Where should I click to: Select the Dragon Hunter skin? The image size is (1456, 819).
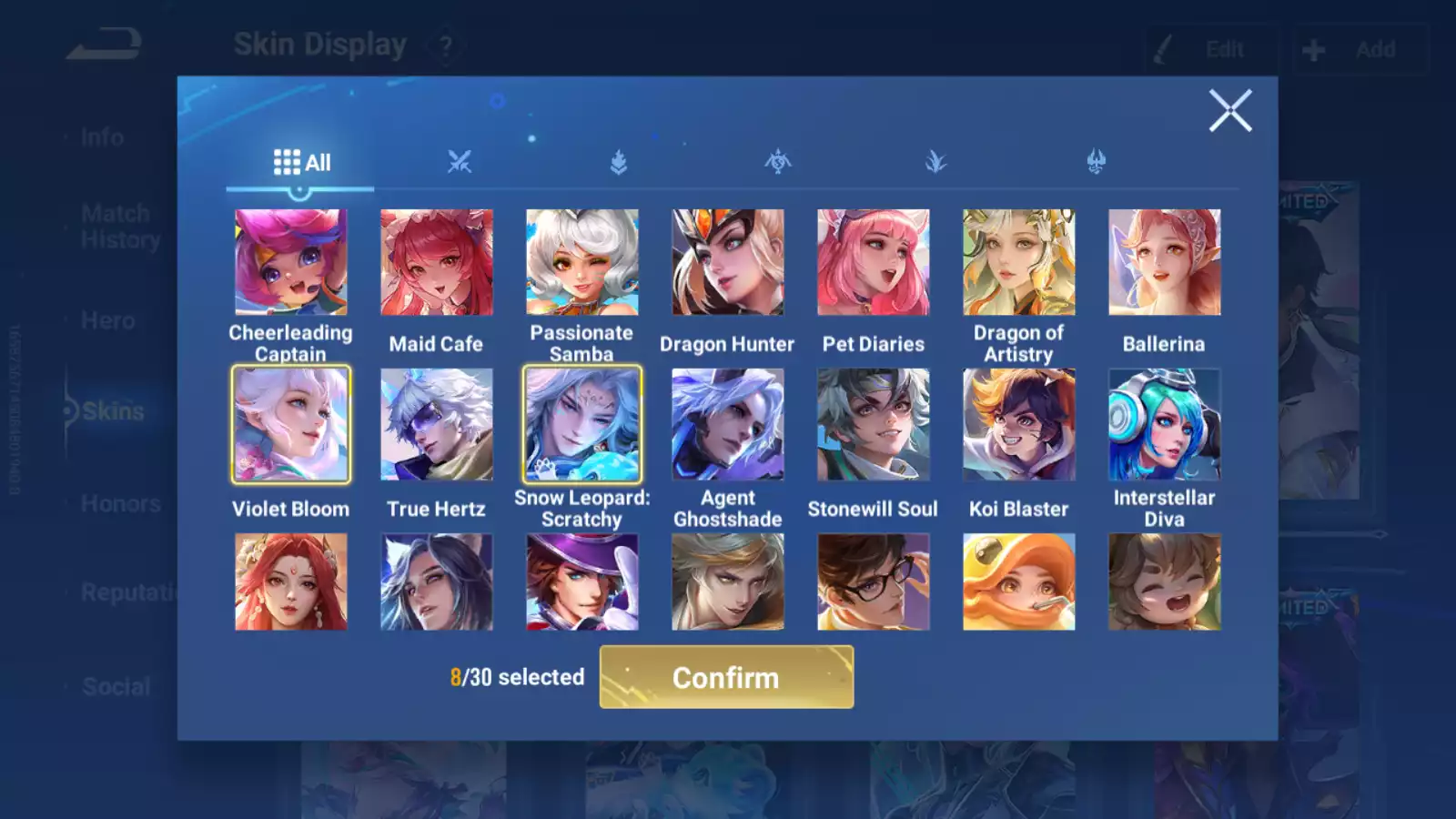coord(727,263)
